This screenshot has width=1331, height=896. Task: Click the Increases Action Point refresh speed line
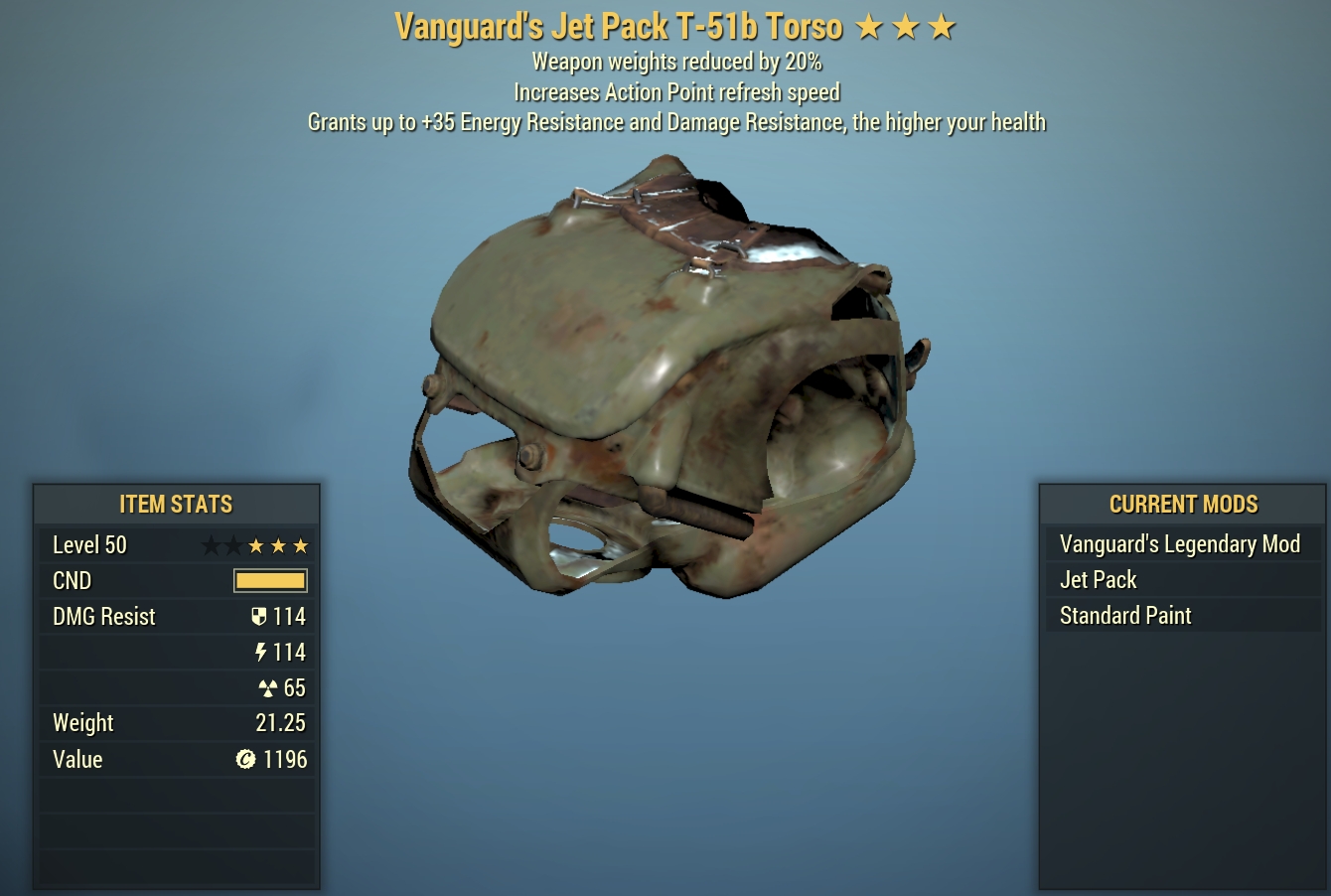(676, 92)
